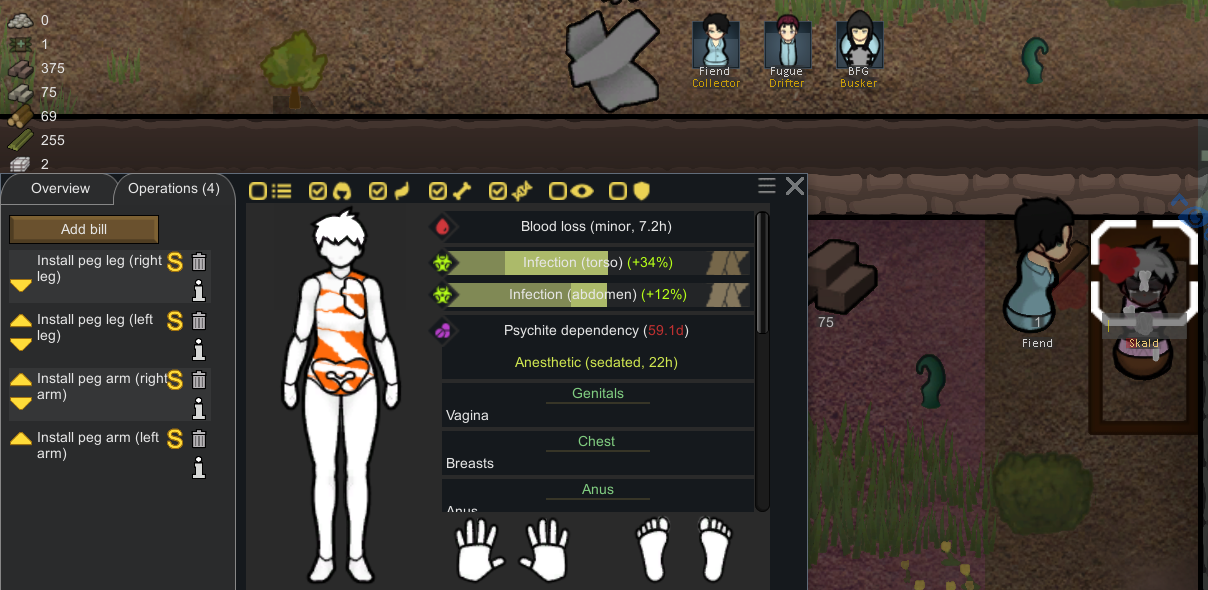Screen dimensions: 1208x590
Task: Switch to the Overview tab
Action: click(x=60, y=189)
